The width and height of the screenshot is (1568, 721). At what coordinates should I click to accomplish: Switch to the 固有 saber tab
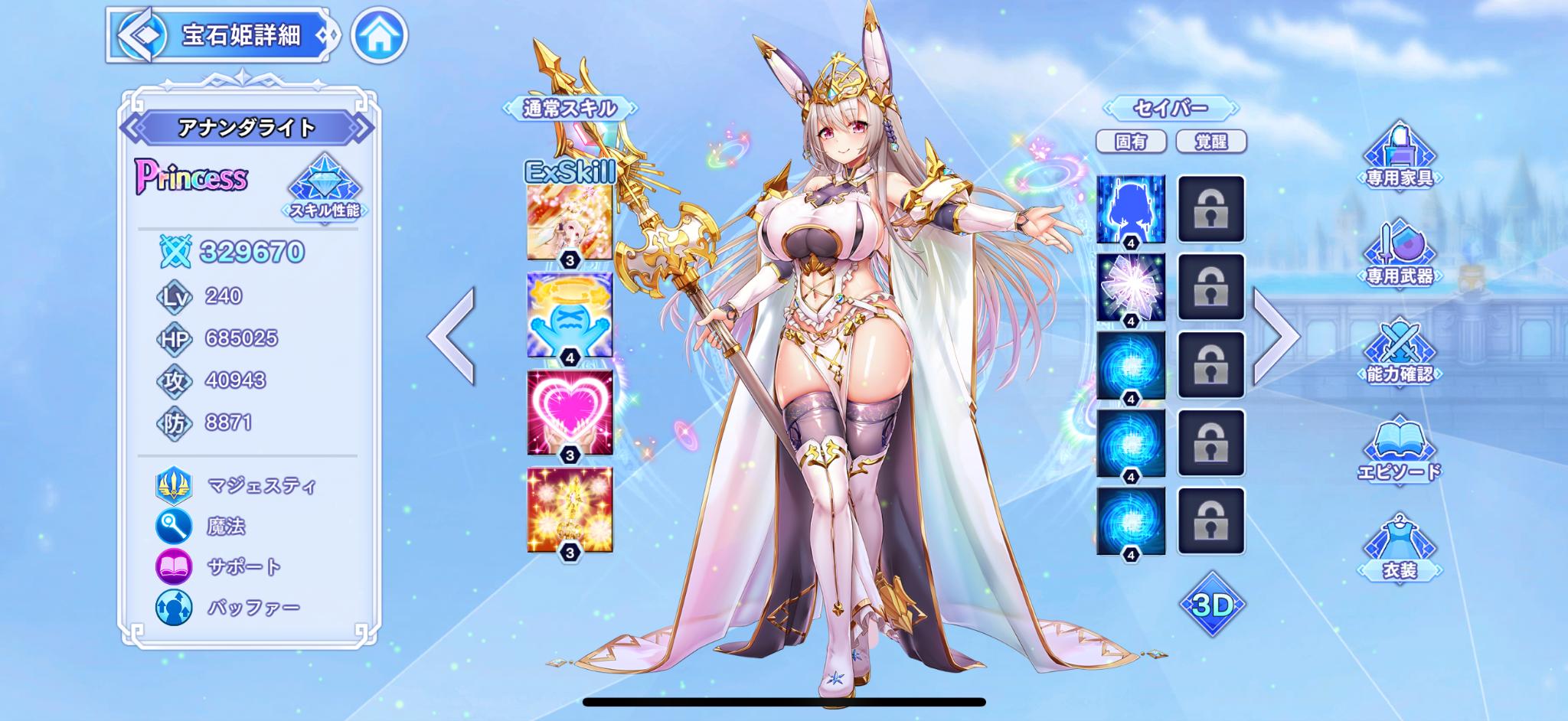point(1131,142)
